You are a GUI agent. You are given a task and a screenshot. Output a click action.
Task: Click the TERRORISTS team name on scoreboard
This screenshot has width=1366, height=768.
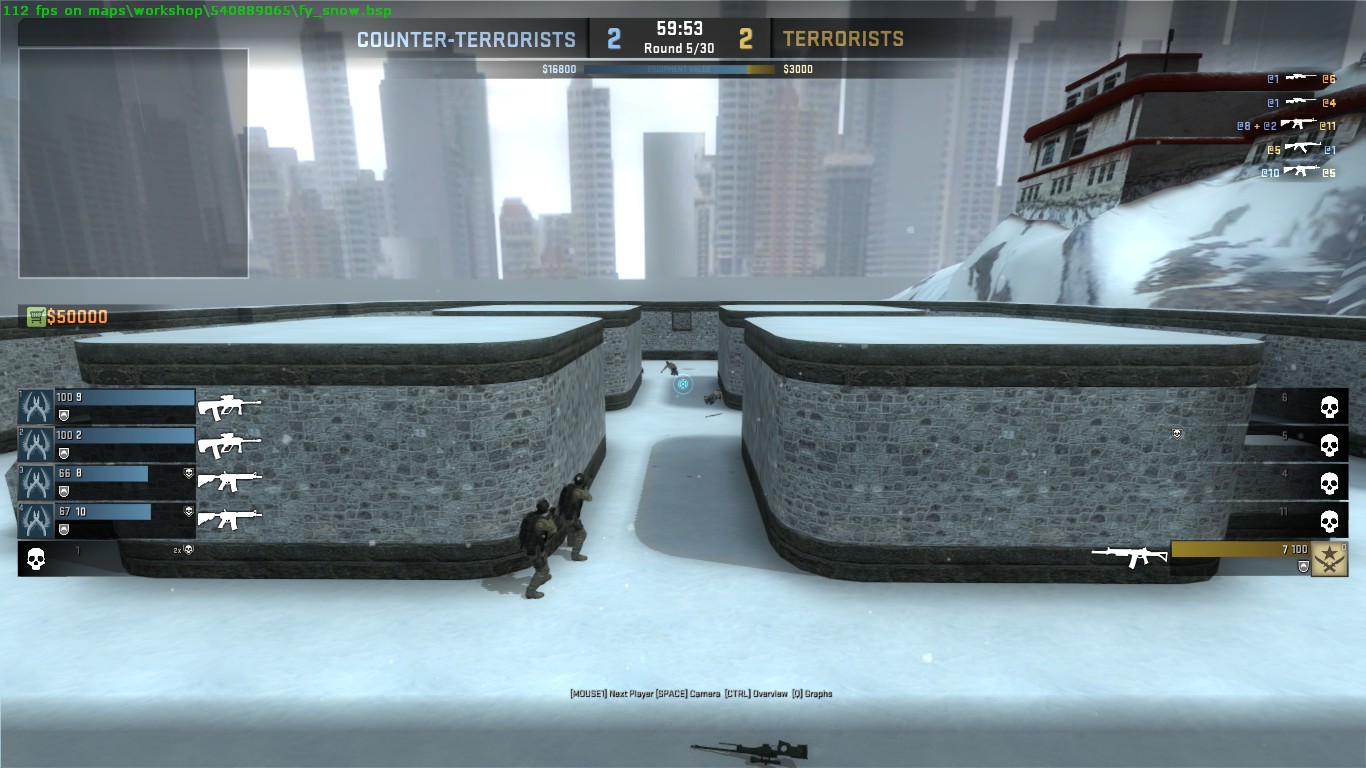coord(843,40)
